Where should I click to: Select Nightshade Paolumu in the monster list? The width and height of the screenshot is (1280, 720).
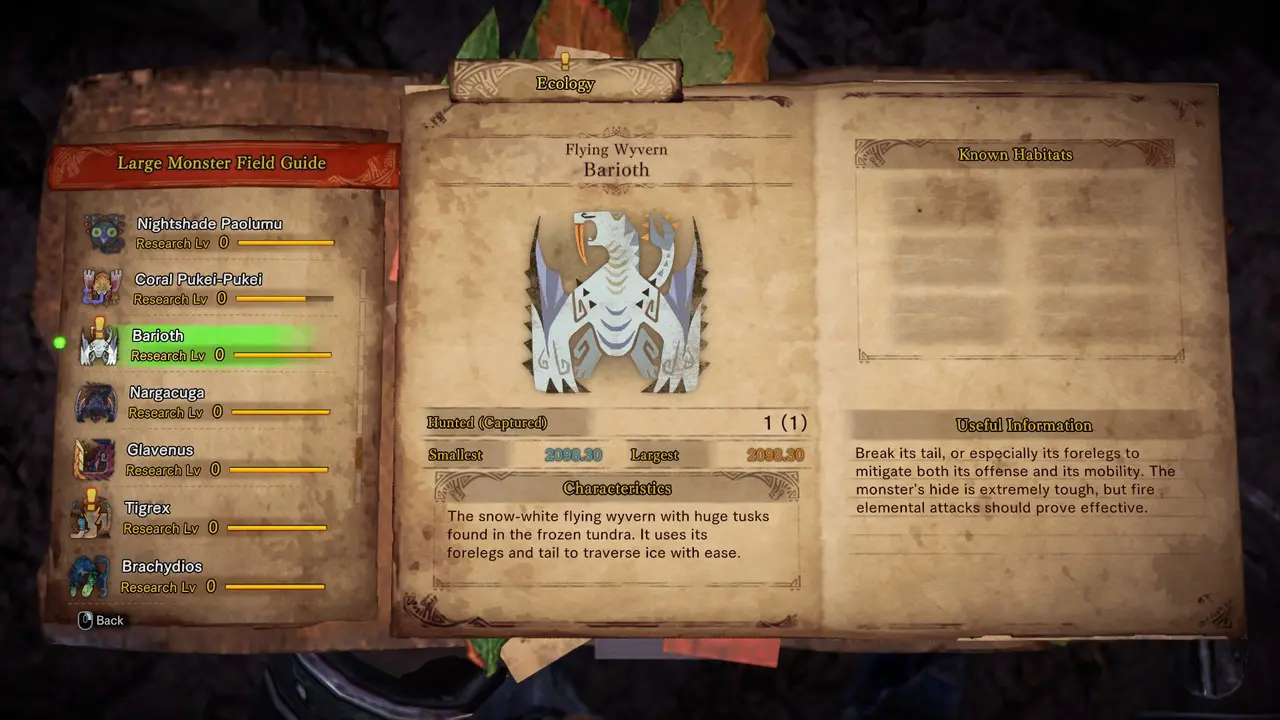[x=209, y=232]
